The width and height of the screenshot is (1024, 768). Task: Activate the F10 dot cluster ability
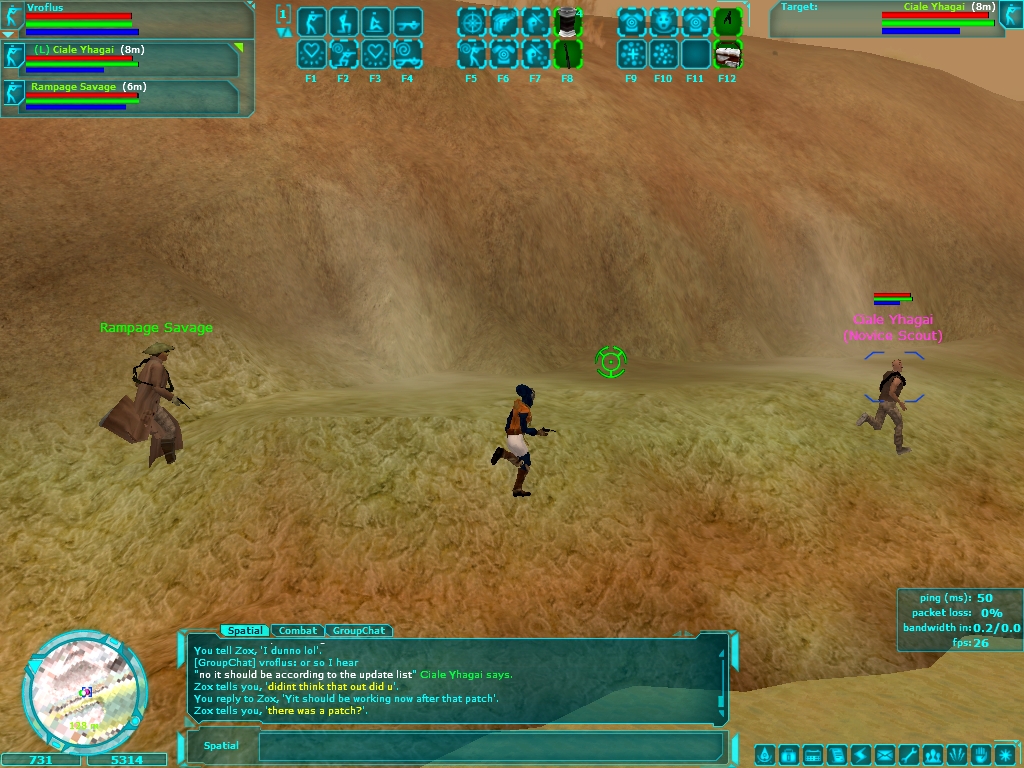[663, 54]
